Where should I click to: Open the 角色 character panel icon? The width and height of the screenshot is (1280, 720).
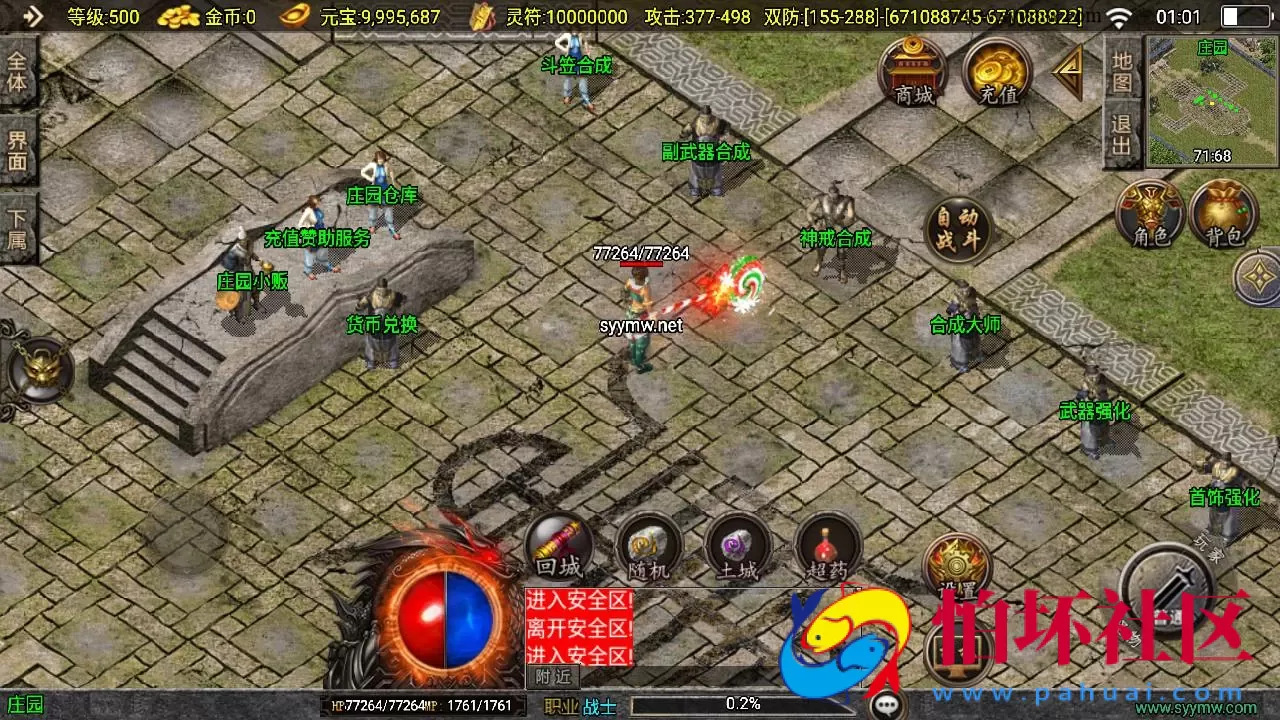[1150, 213]
